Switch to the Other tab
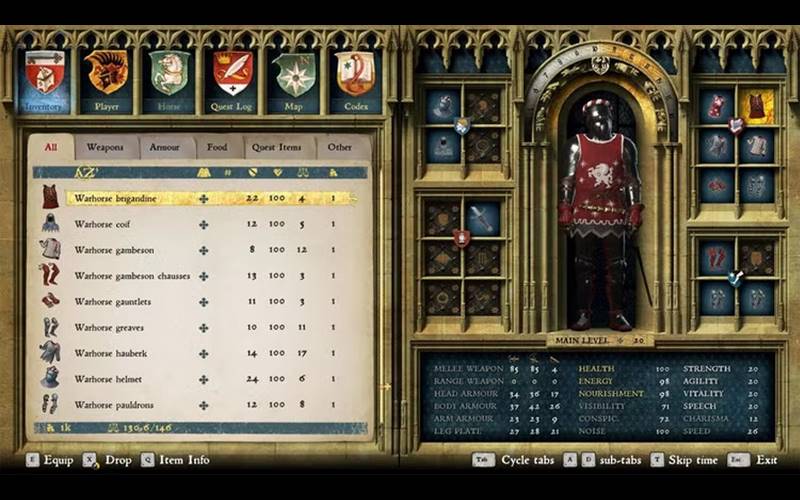 tap(340, 148)
